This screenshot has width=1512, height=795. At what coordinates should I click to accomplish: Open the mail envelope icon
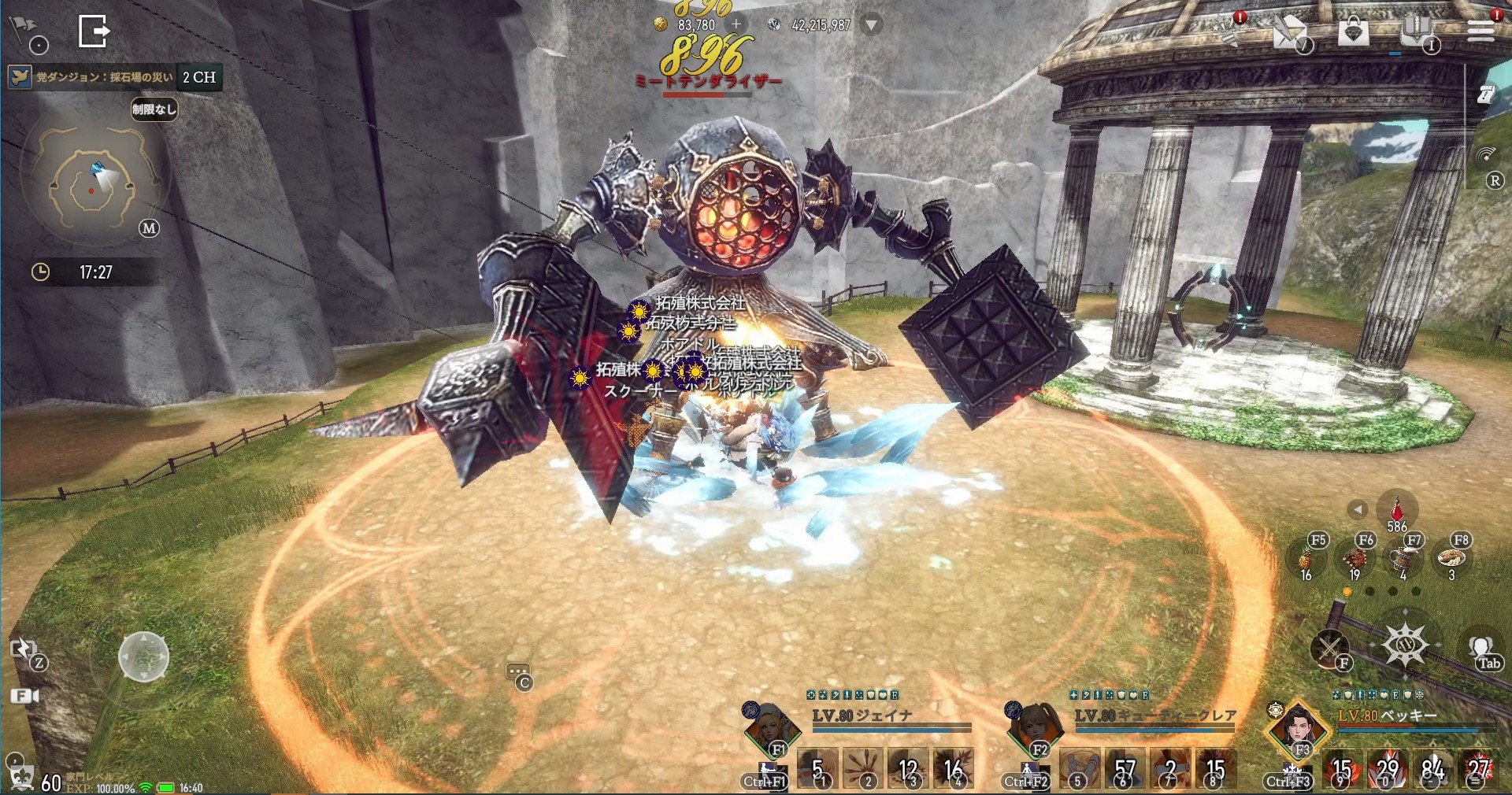click(x=1289, y=32)
